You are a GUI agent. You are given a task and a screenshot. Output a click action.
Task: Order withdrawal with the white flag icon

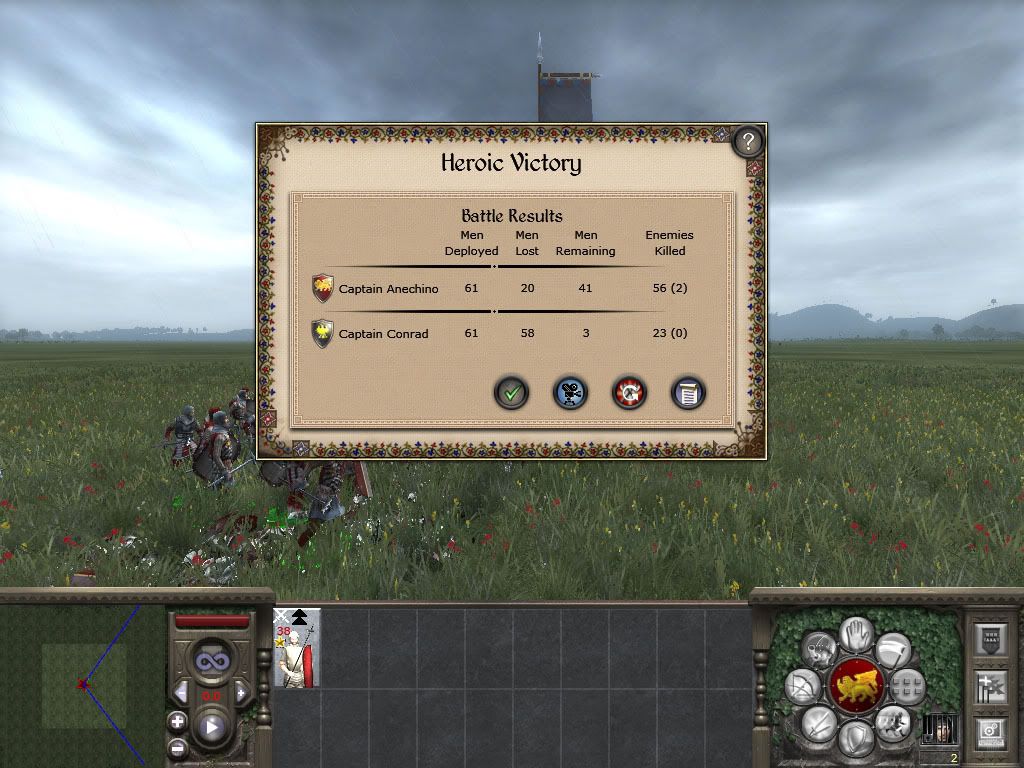click(x=893, y=650)
